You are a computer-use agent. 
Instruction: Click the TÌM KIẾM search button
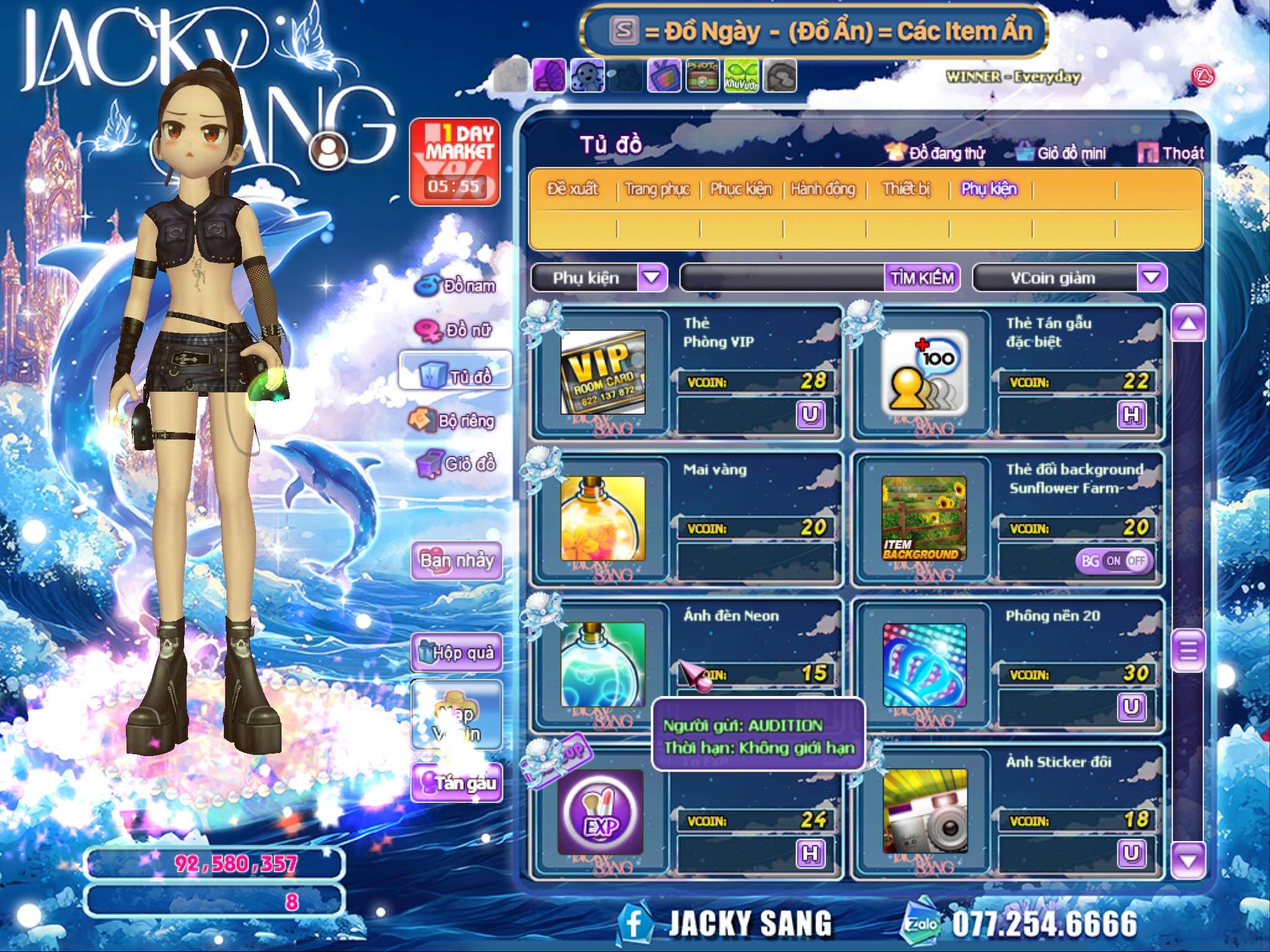point(921,278)
